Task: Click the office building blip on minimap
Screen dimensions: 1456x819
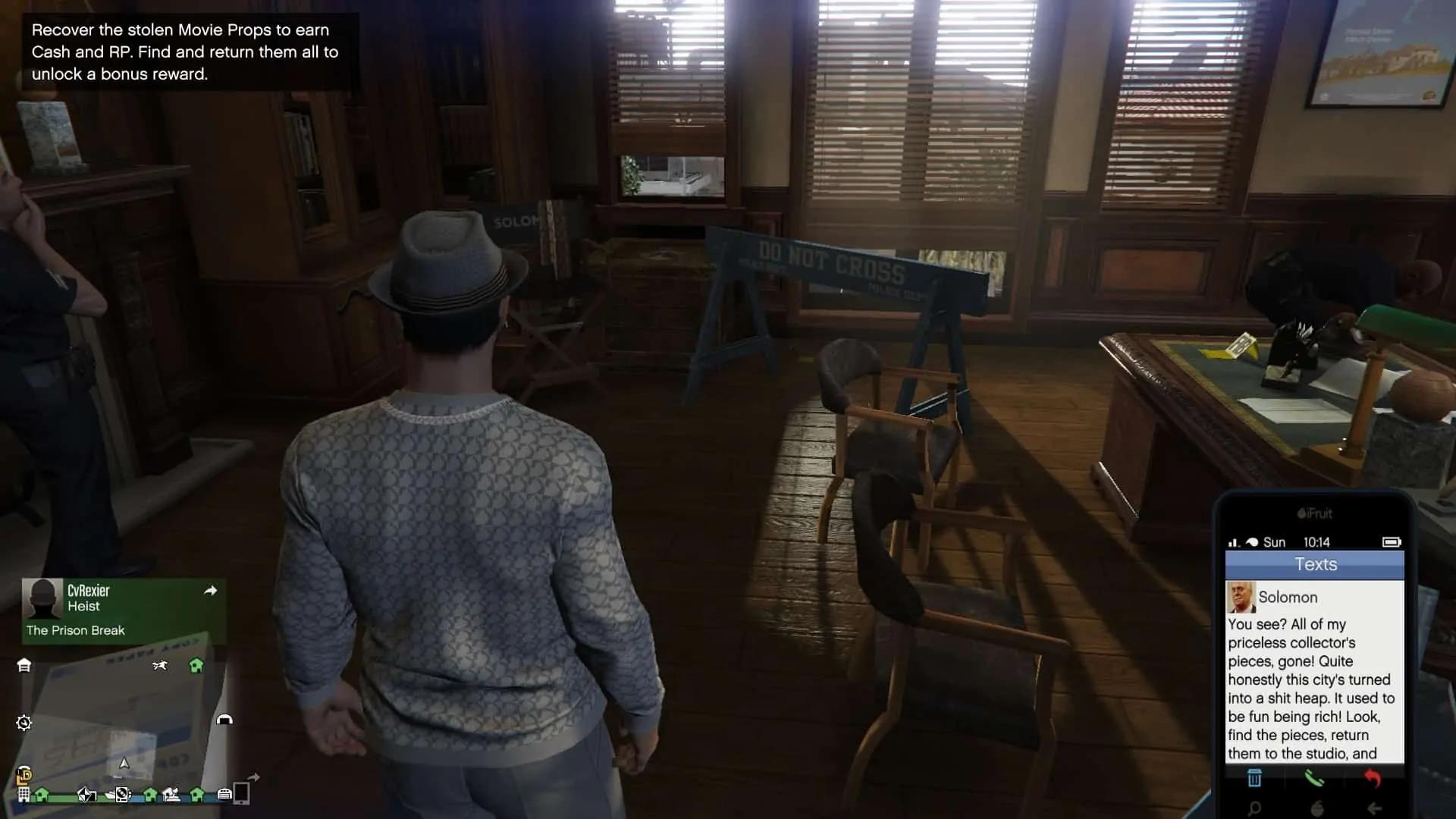Action: pyautogui.click(x=24, y=795)
